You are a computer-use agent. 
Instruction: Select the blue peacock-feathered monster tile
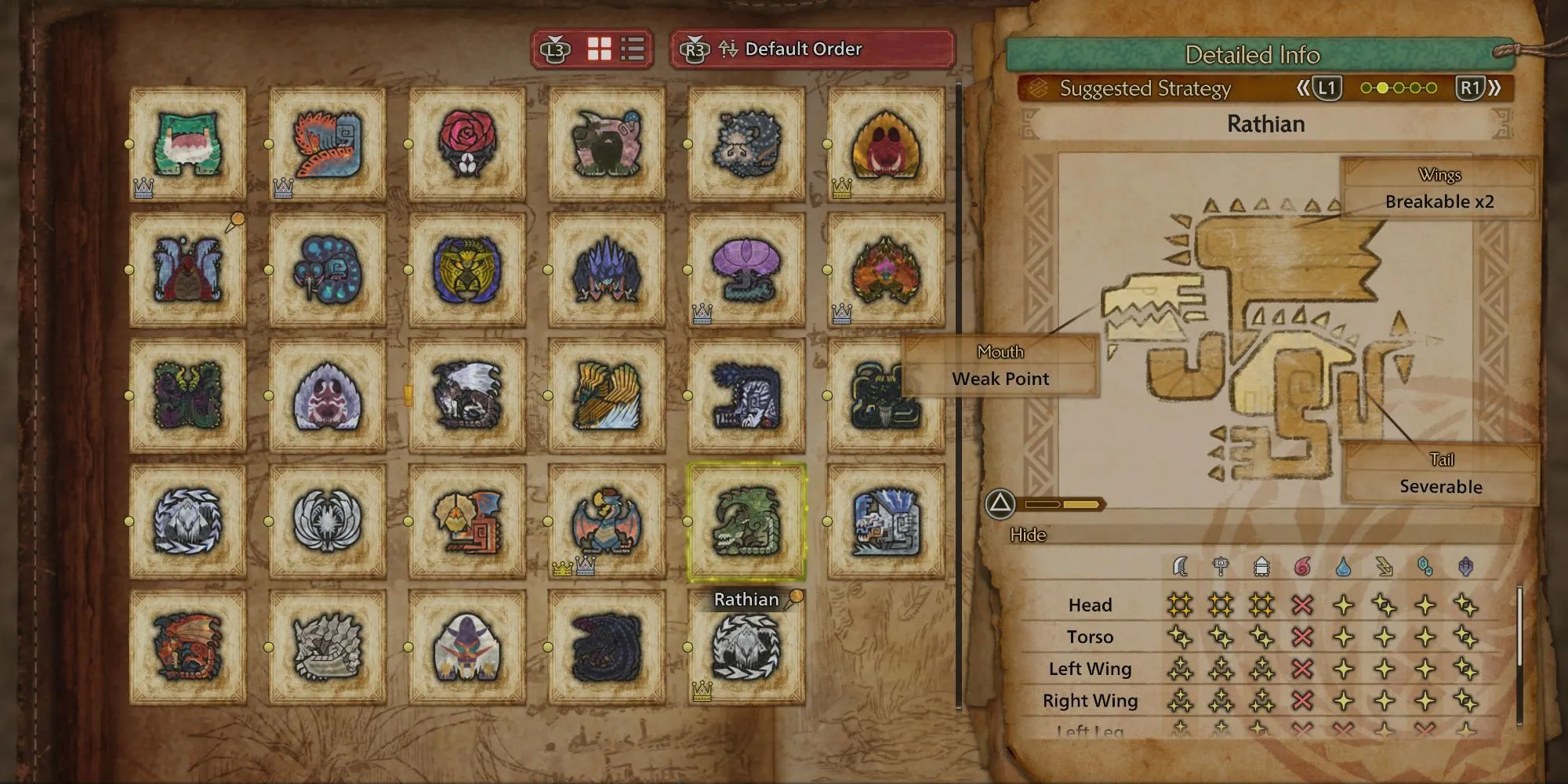(328, 270)
